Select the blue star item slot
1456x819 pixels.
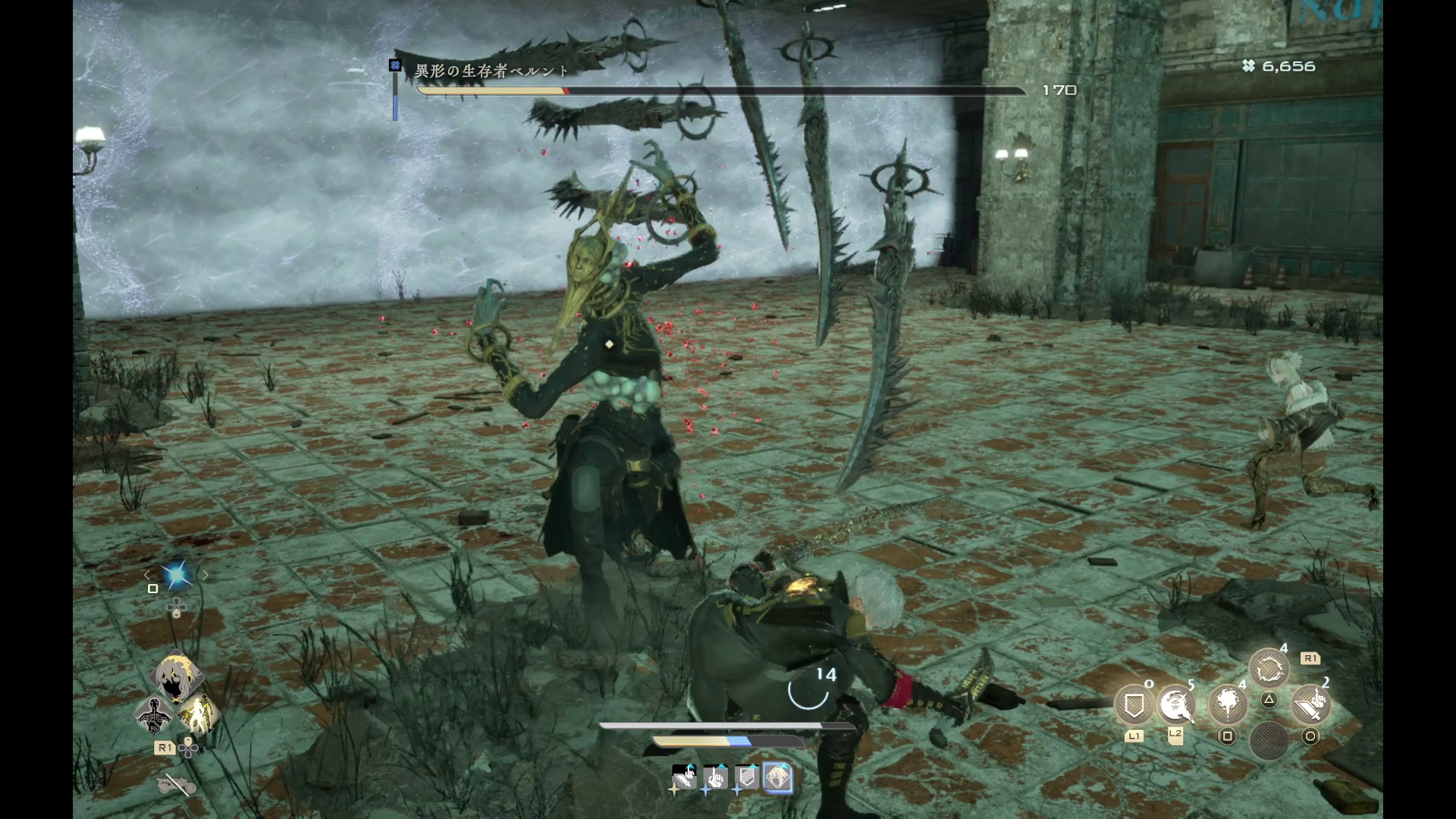tap(177, 576)
